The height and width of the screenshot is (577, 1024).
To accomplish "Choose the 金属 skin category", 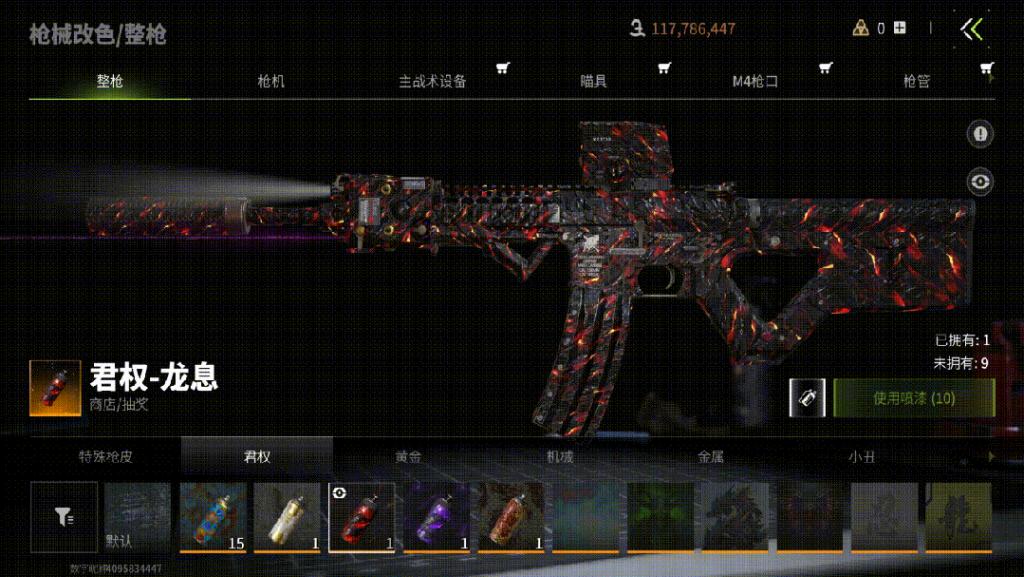I will 710,457.
